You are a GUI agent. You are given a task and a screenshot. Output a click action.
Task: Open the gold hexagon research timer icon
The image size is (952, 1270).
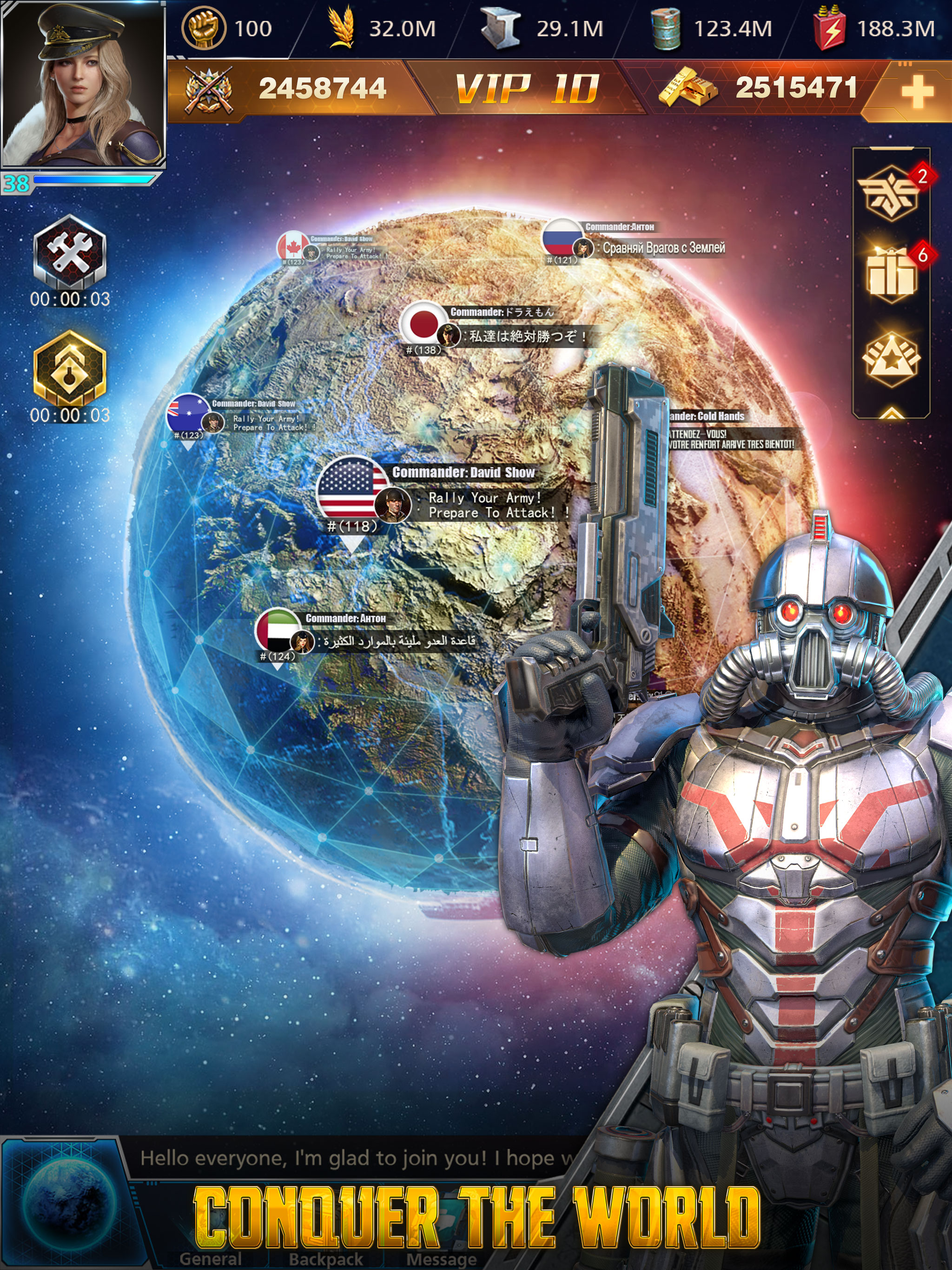click(69, 368)
